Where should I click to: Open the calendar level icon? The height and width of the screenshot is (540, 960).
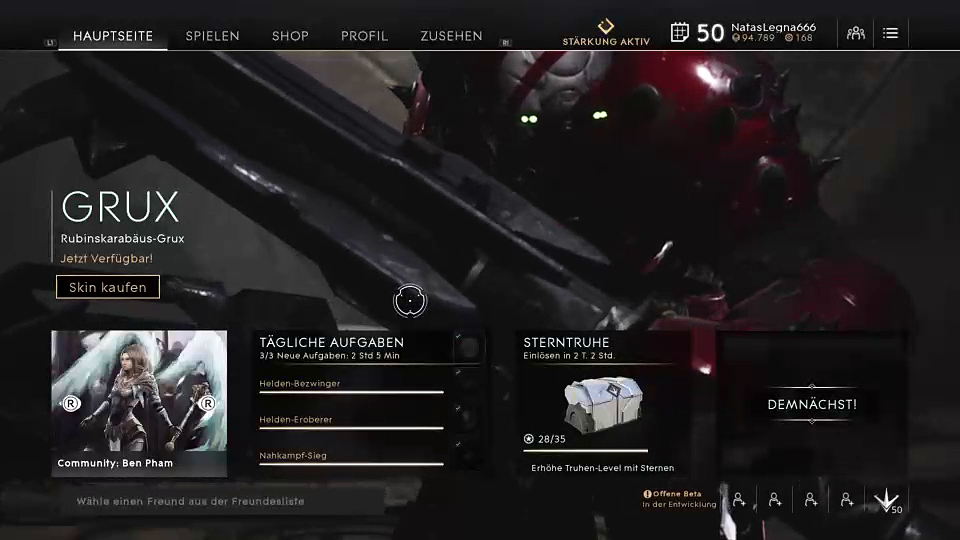680,32
